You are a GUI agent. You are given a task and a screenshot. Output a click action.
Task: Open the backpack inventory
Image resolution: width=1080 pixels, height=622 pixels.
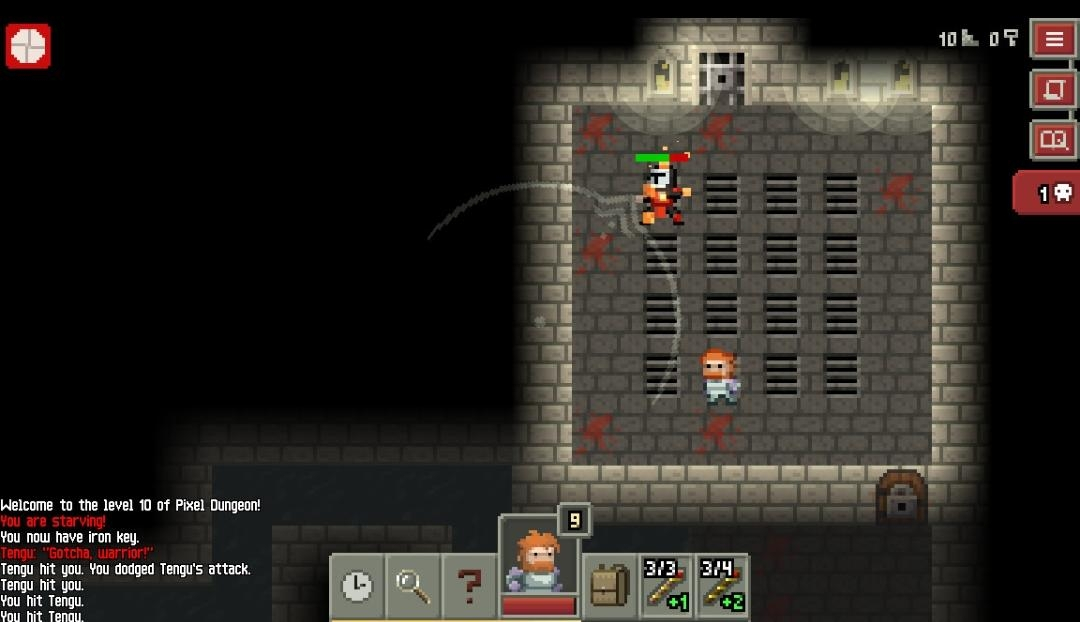click(x=609, y=586)
